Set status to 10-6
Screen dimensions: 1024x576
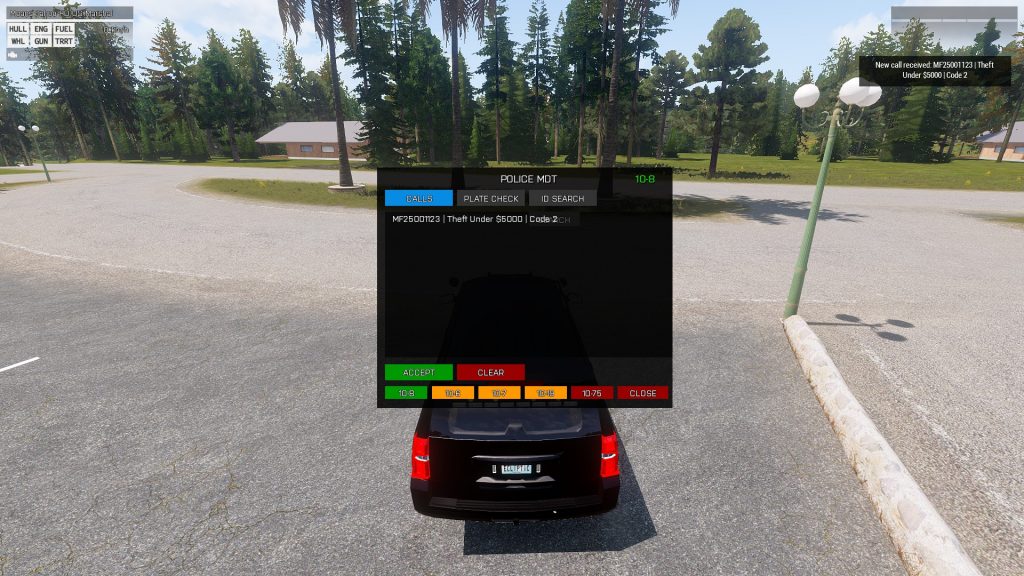click(452, 393)
